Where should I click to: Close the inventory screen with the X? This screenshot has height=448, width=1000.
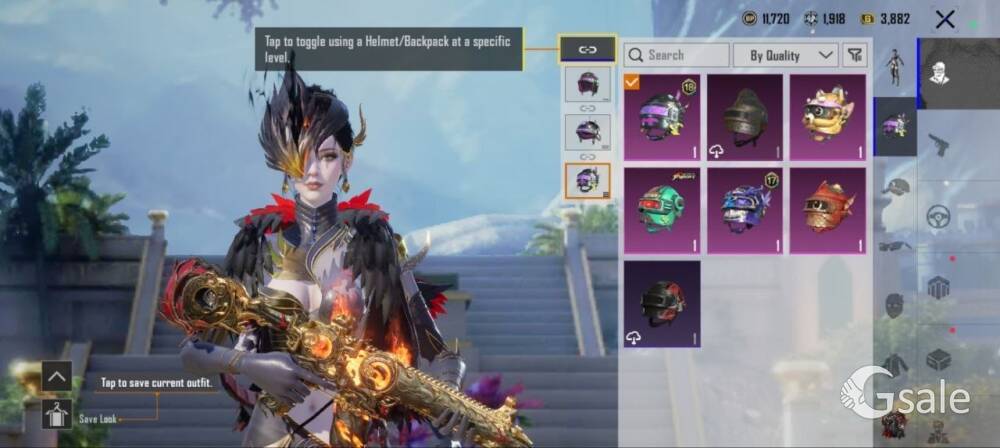945,19
